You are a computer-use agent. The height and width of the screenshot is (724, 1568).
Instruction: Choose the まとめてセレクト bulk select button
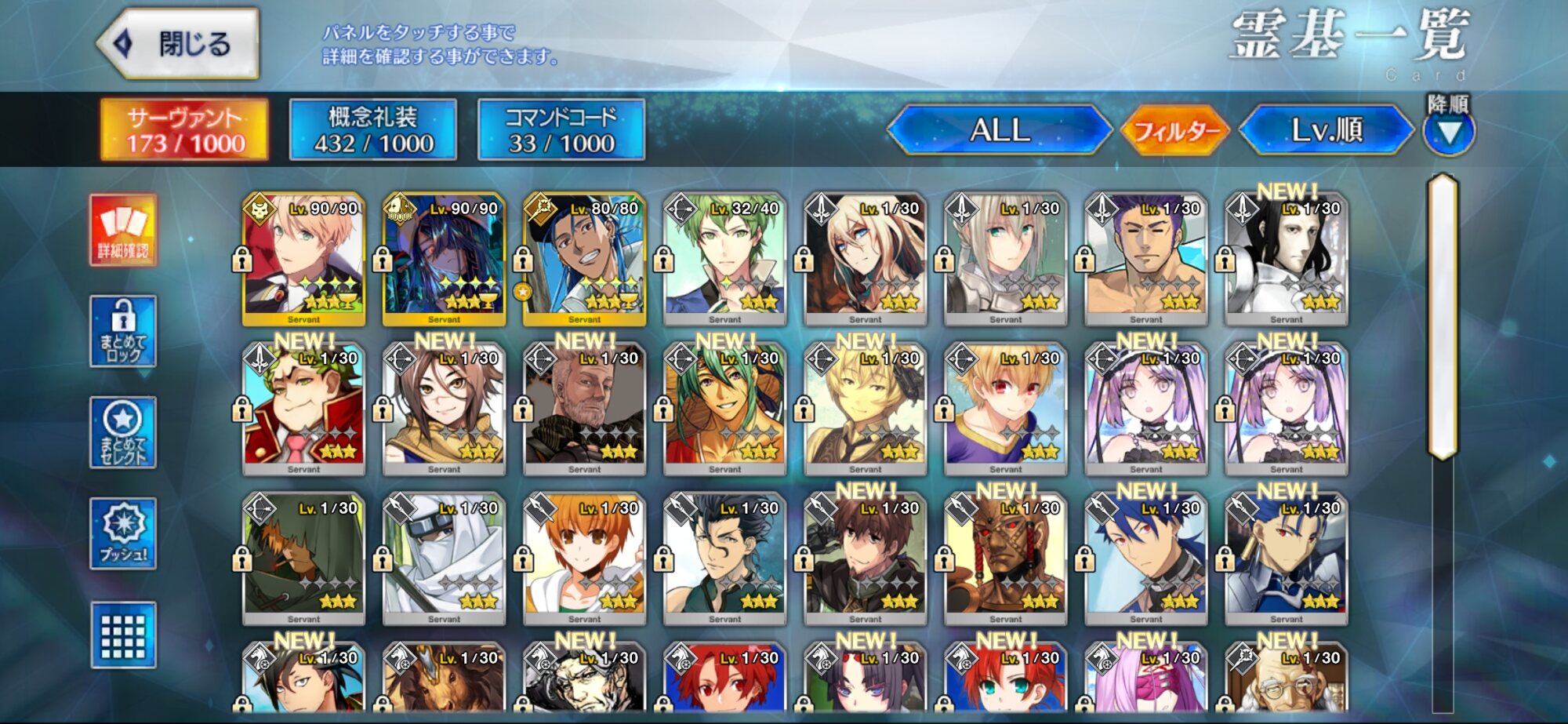(x=123, y=432)
